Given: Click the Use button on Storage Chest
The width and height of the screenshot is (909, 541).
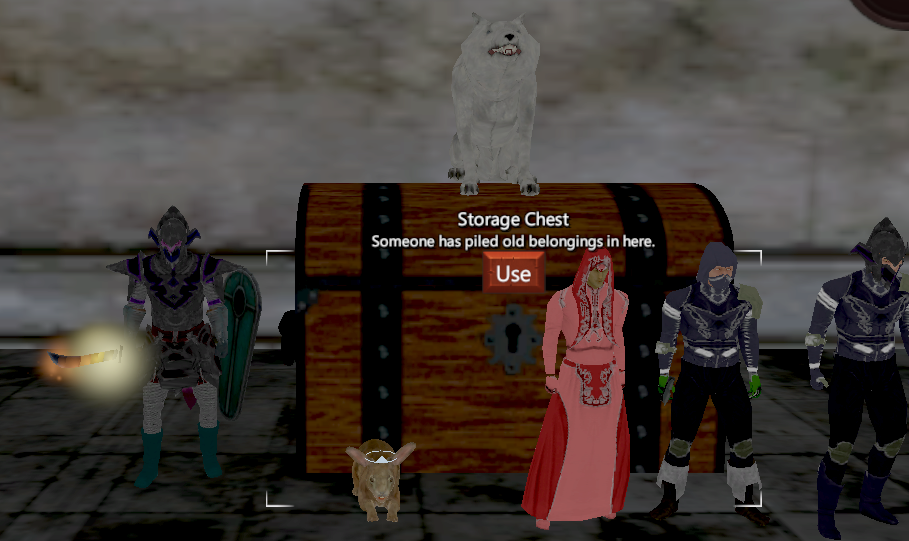Looking at the screenshot, I should click(513, 273).
